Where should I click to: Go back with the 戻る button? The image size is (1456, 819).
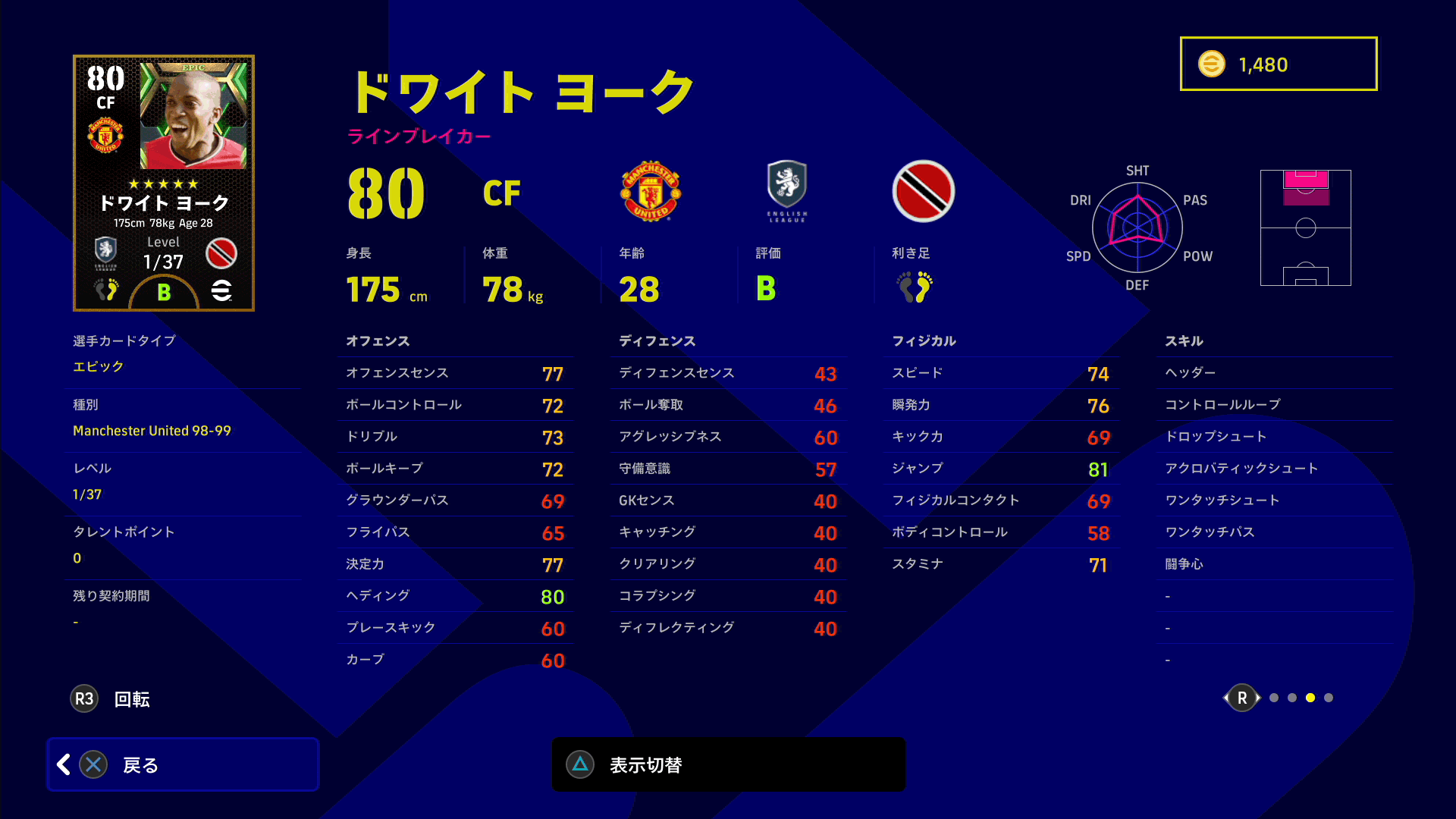[183, 764]
